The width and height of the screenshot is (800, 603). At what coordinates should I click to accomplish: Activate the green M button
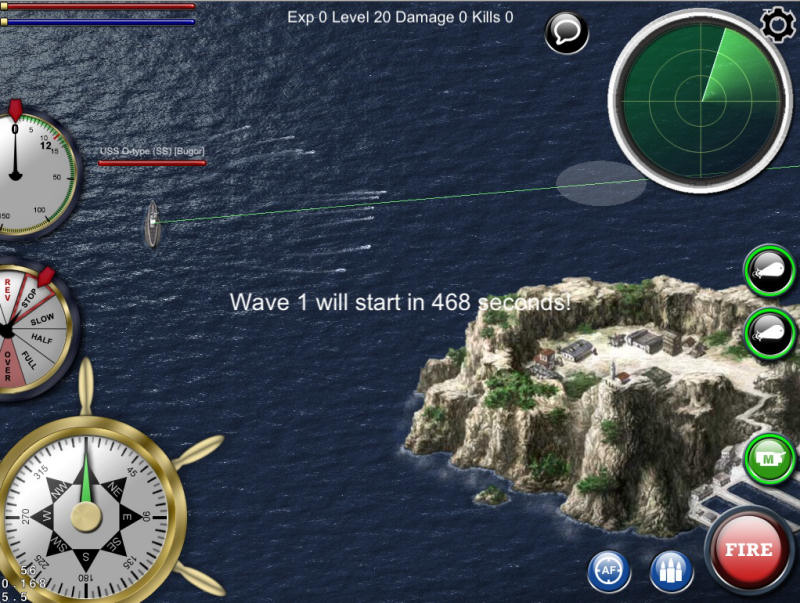770,459
